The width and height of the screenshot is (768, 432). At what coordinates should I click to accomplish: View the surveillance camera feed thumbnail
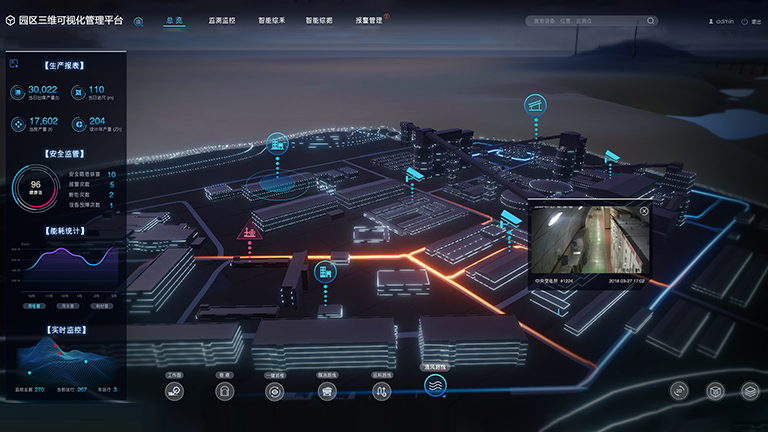pos(589,245)
